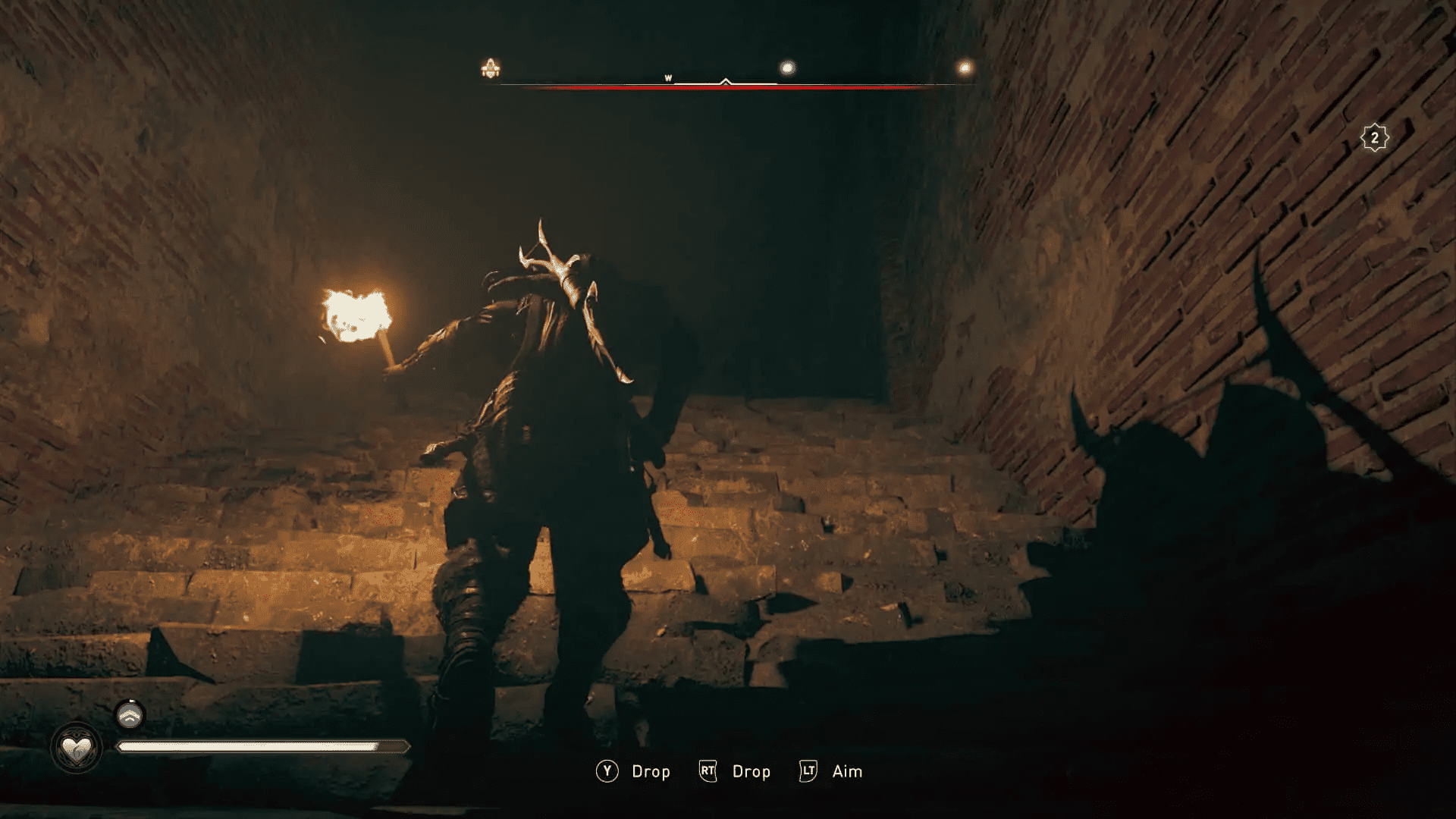The width and height of the screenshot is (1456, 819).
Task: Click the LT trigger prompt icon
Action: click(x=808, y=771)
